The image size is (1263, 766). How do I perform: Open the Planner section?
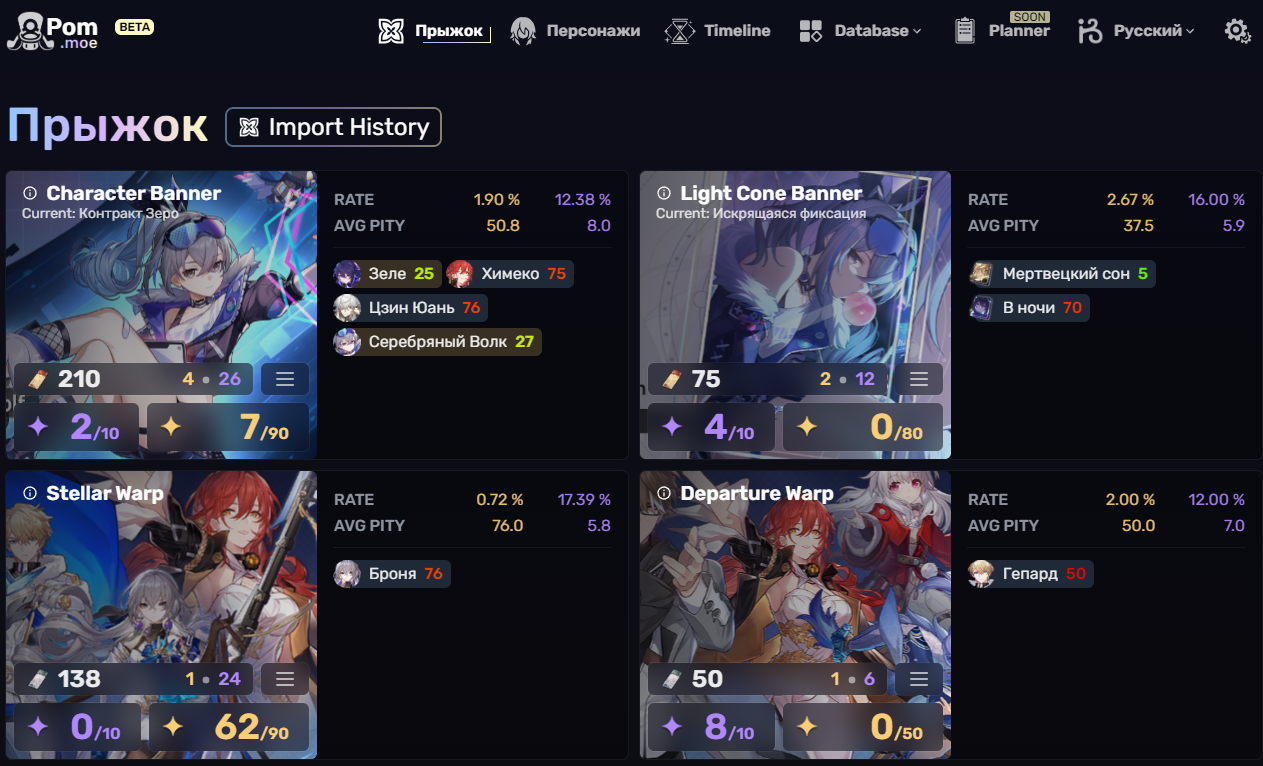click(1002, 31)
